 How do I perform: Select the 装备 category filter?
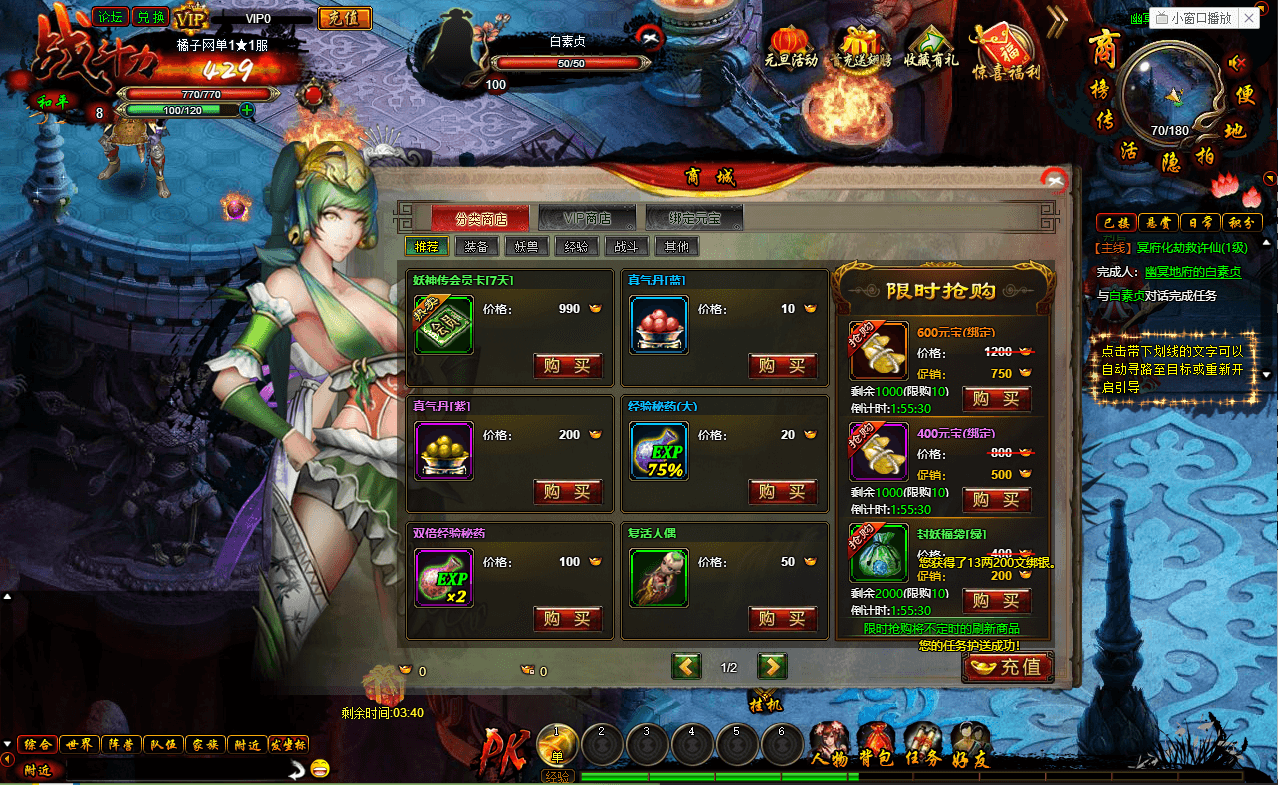pos(476,246)
